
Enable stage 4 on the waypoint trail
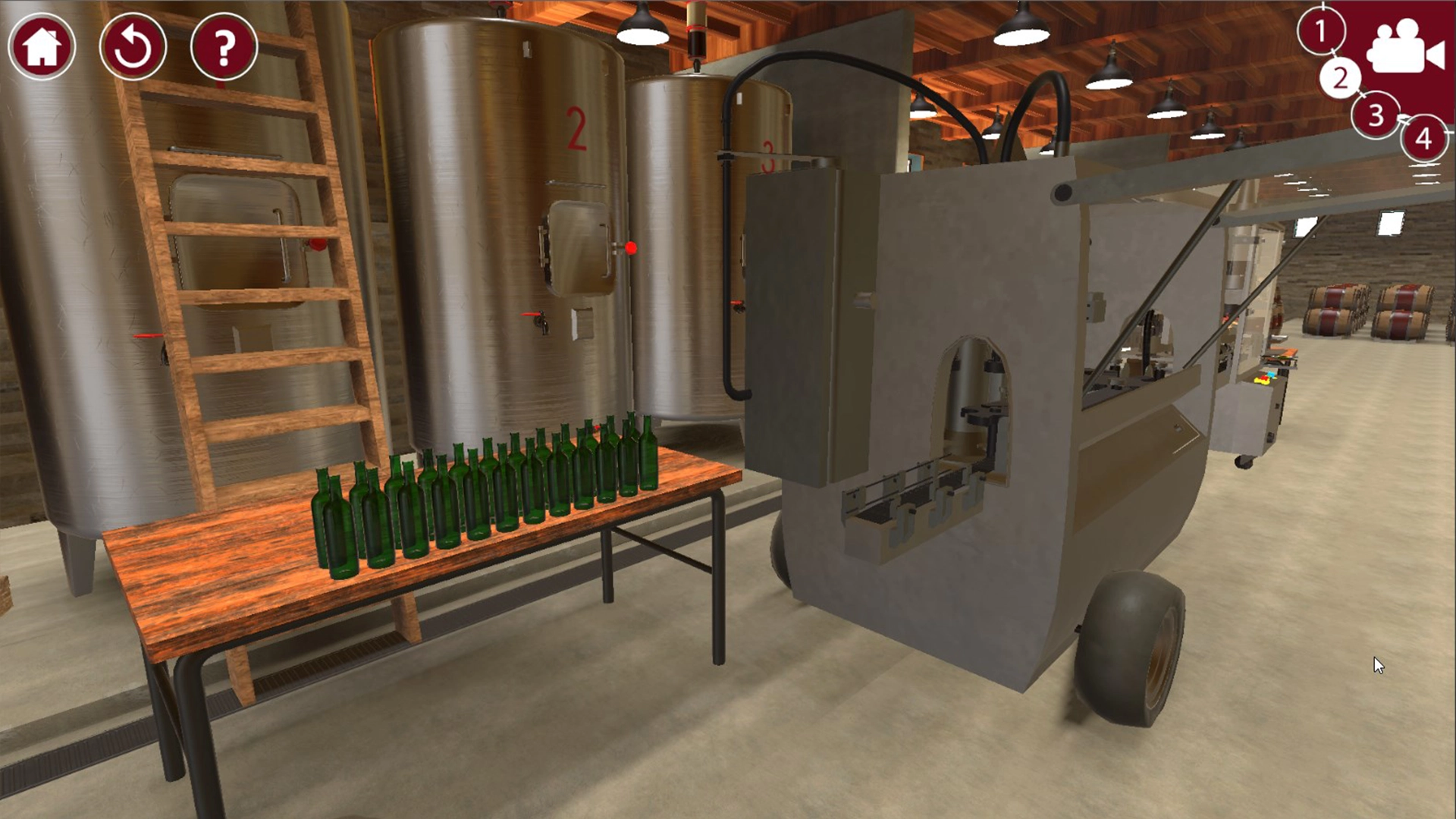[1423, 139]
